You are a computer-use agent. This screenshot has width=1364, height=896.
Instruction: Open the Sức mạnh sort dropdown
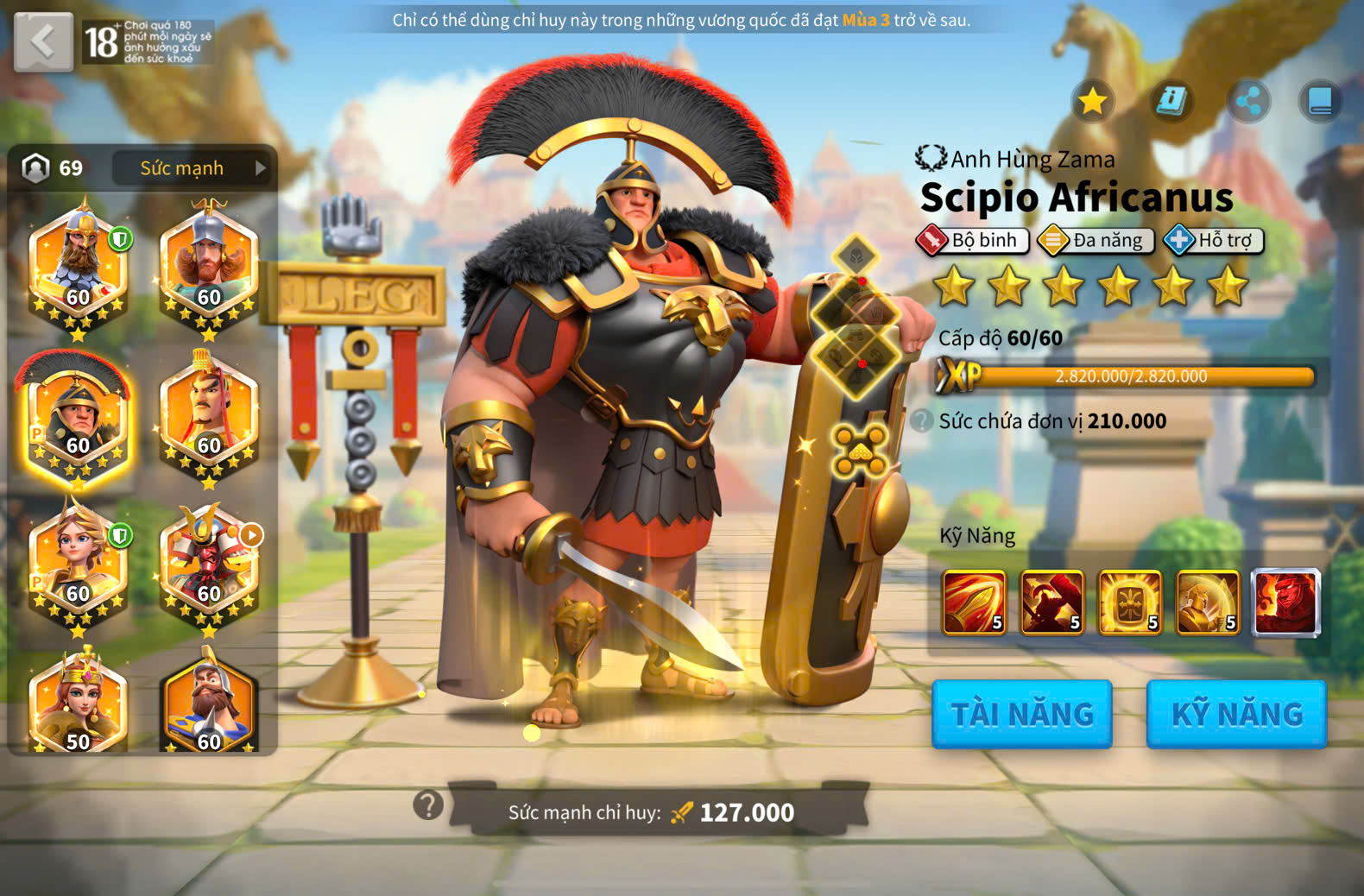pos(191,168)
